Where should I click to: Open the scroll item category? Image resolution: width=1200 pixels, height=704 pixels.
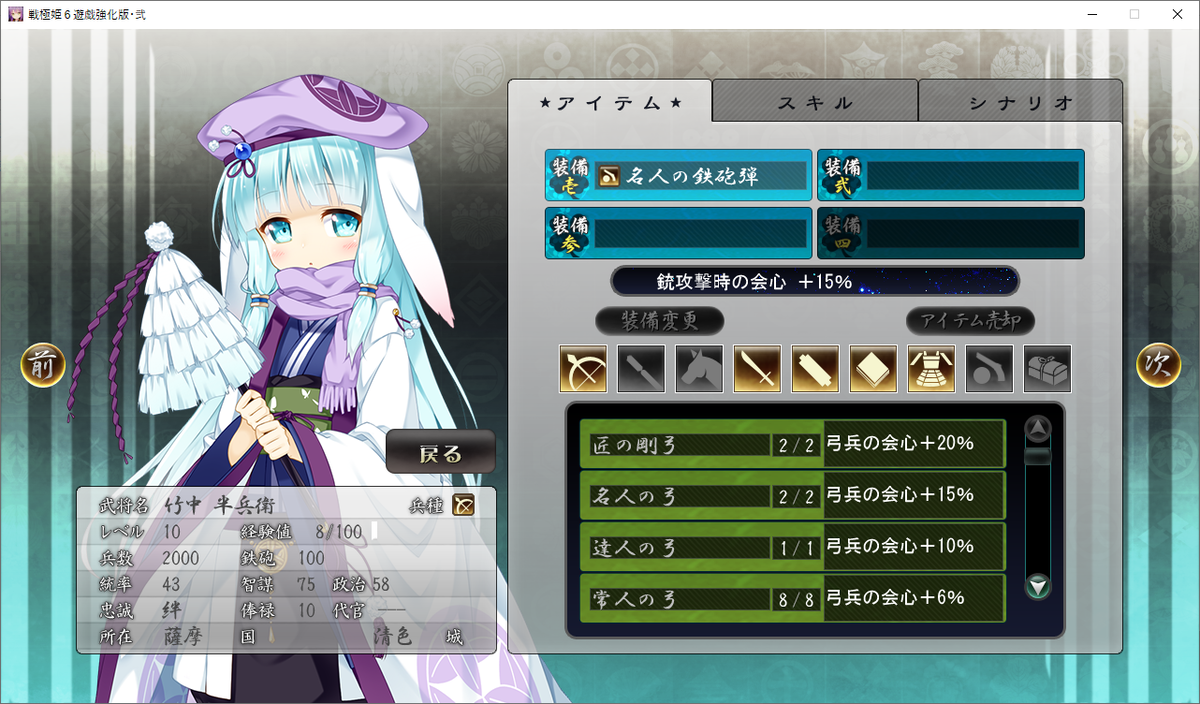[x=815, y=369]
